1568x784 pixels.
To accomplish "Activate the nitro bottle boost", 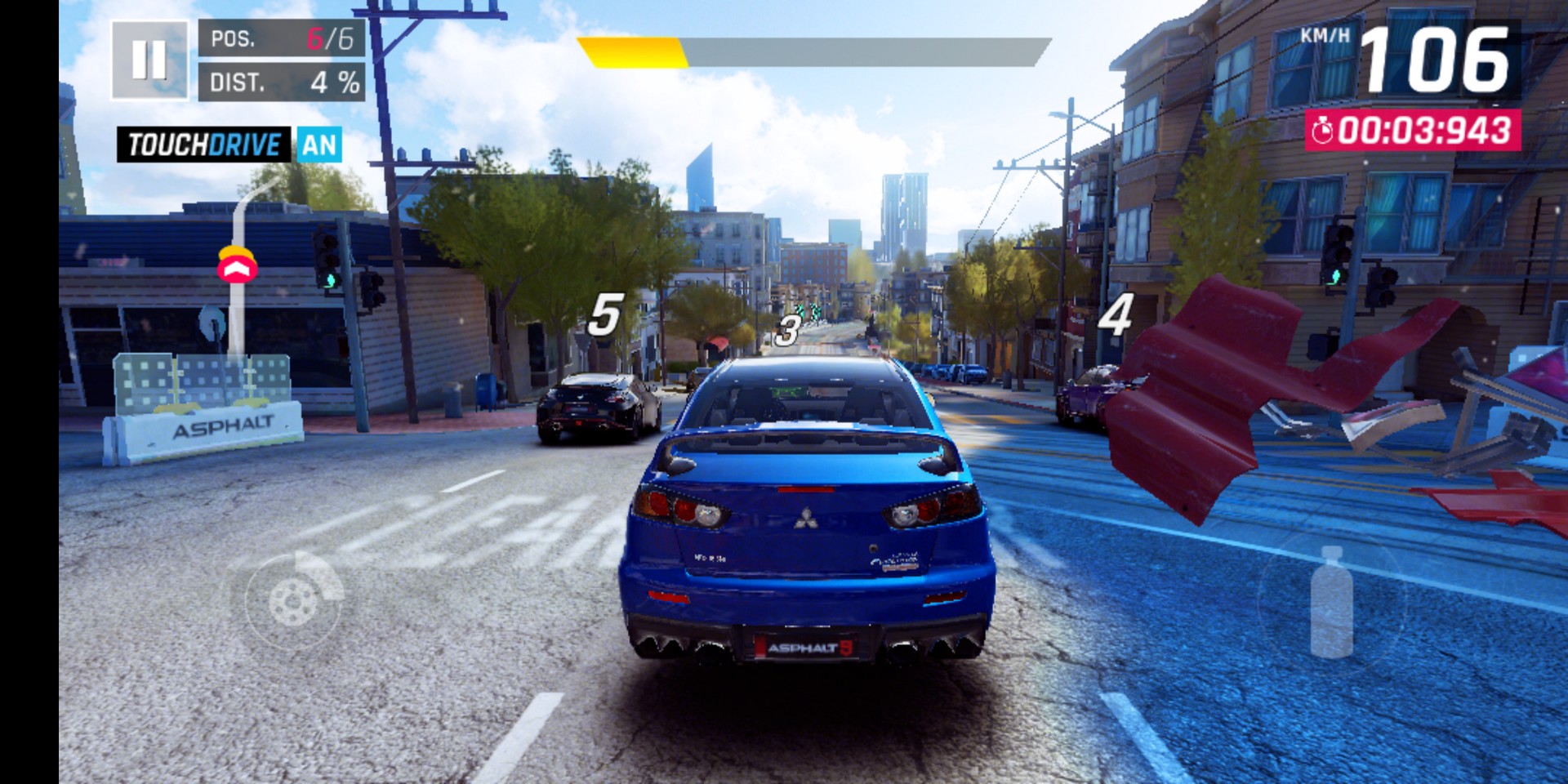I will click(1331, 603).
